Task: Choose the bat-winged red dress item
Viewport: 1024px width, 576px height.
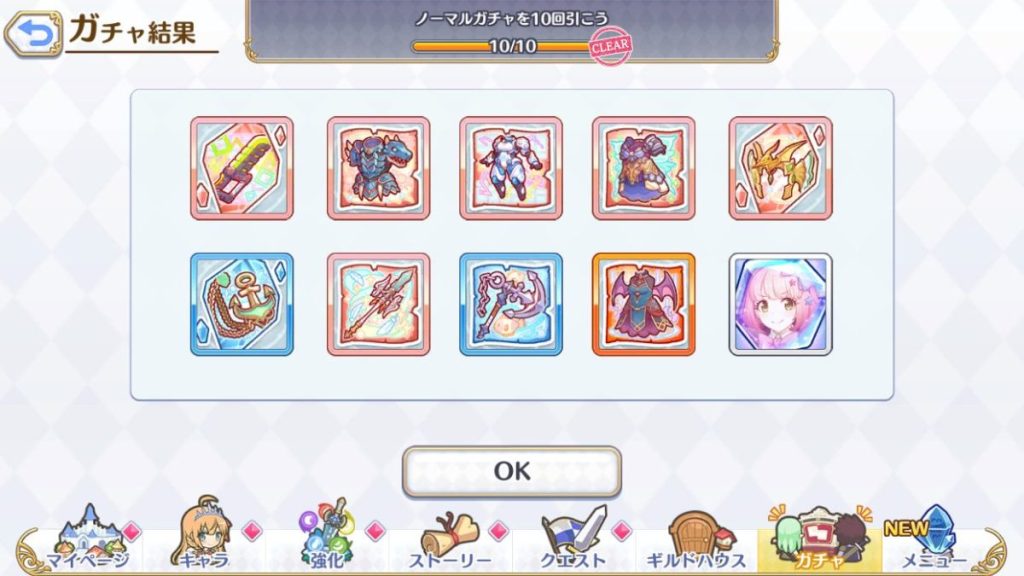Action: pos(644,304)
